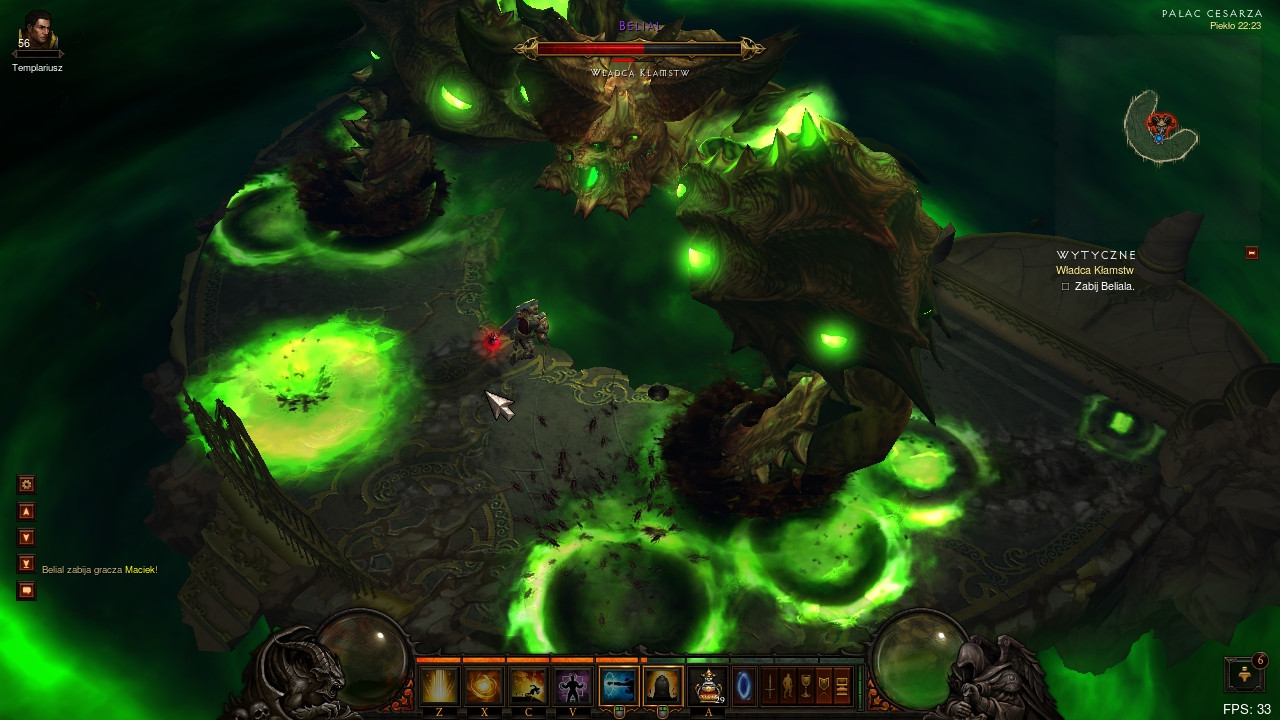Activate the golden light pillar skill
Image resolution: width=1280 pixels, height=720 pixels.
click(439, 686)
